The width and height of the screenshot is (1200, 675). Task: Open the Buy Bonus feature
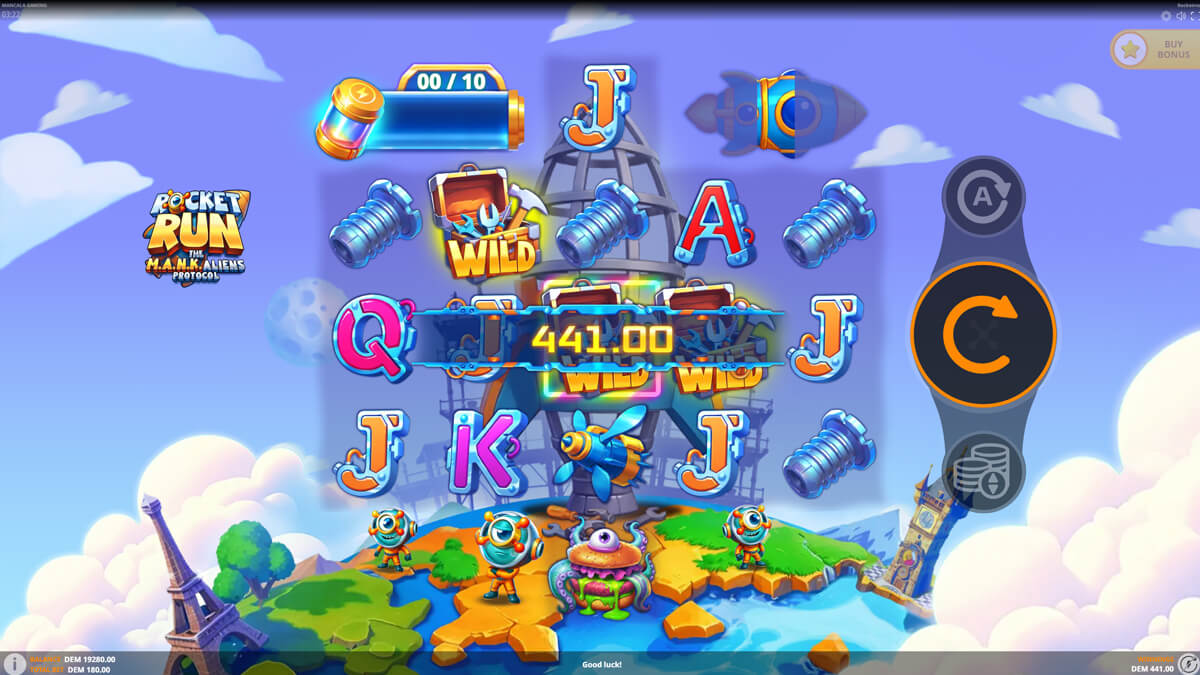tap(1154, 49)
